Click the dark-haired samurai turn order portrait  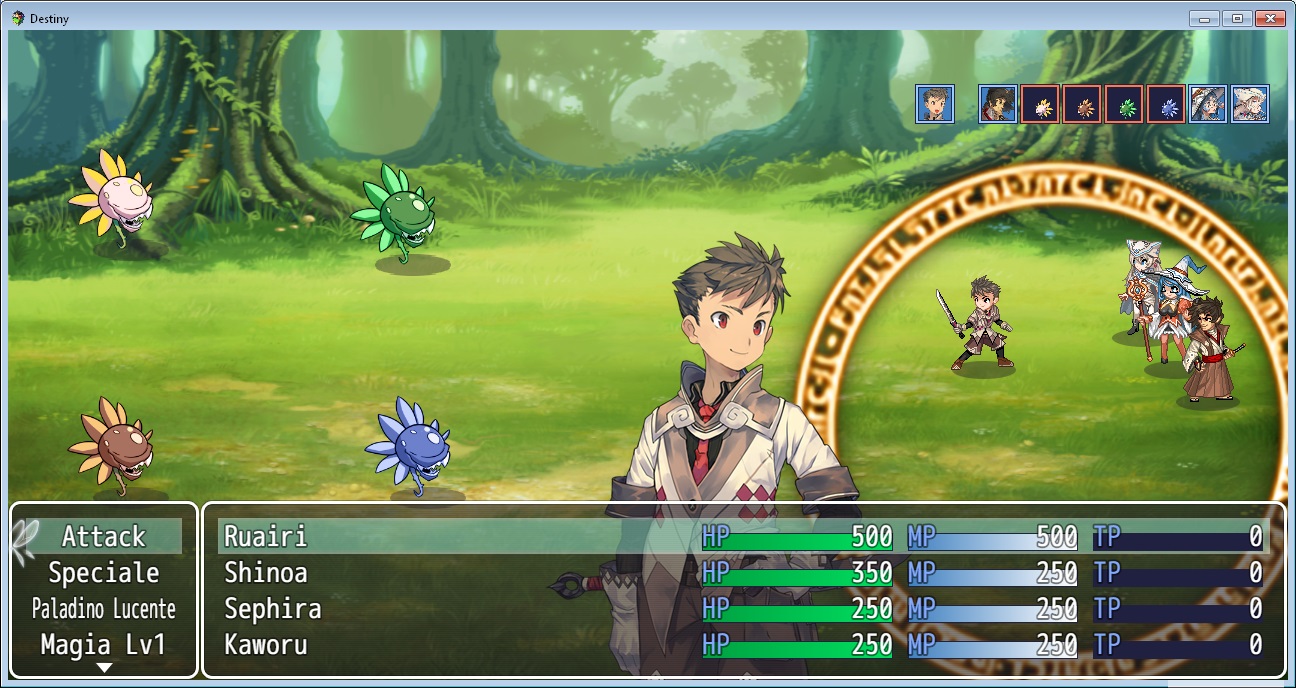pos(997,104)
